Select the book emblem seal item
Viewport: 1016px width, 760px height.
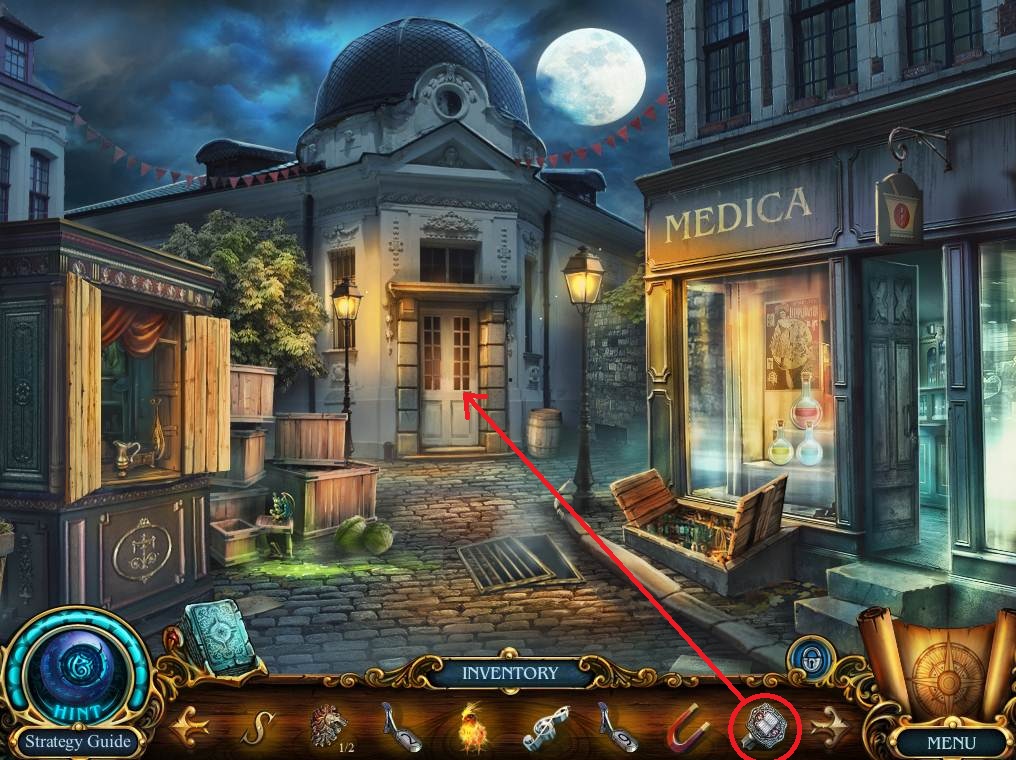tap(768, 724)
